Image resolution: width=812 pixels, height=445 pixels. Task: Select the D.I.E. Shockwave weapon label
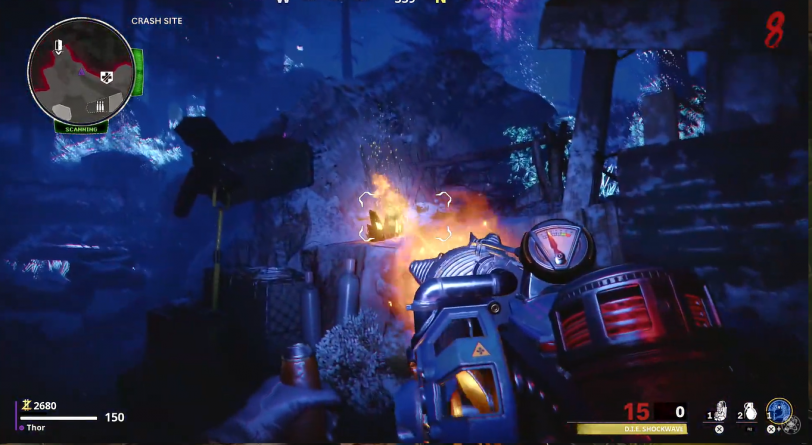[630, 429]
